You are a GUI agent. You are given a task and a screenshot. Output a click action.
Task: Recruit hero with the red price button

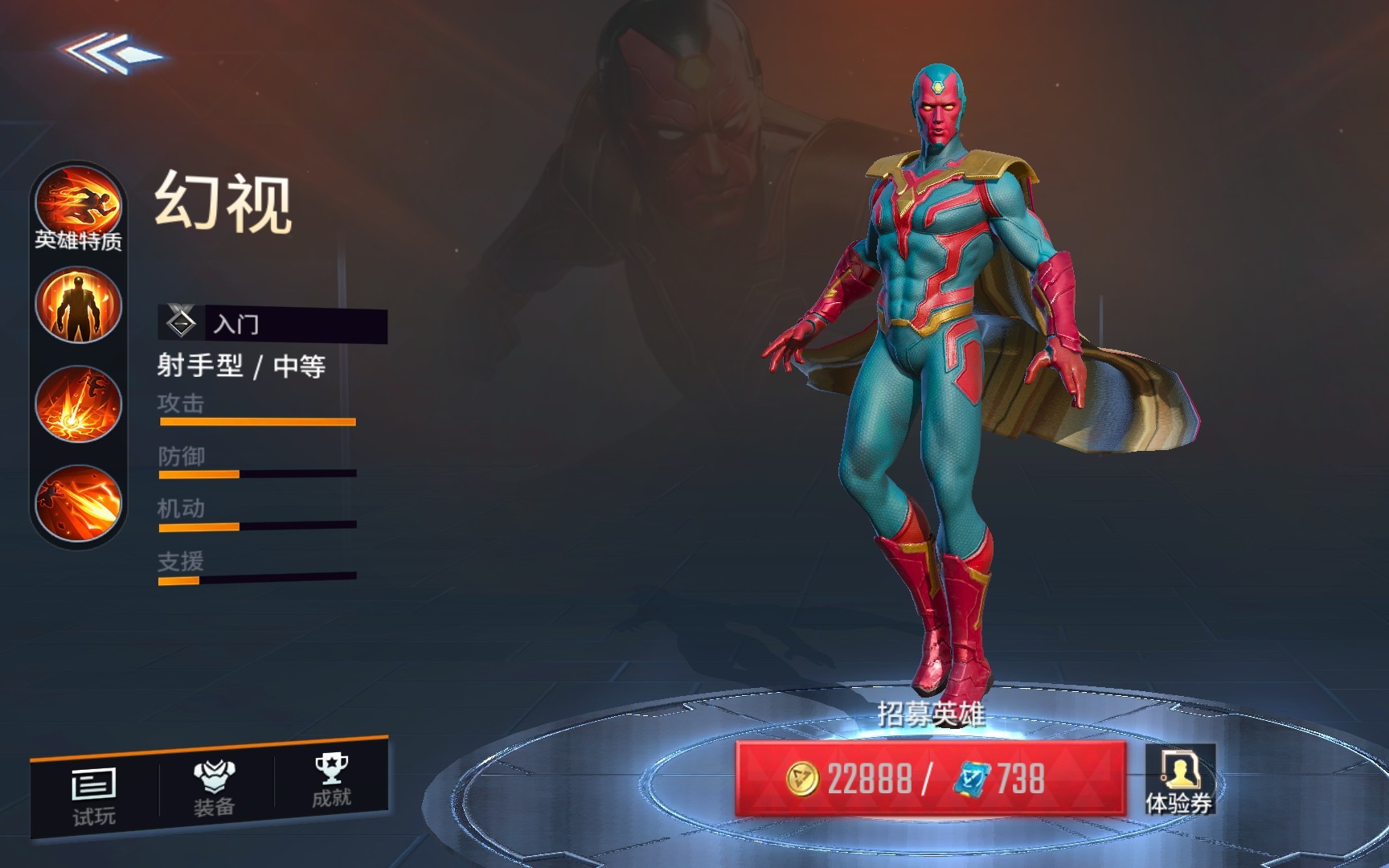point(930,778)
